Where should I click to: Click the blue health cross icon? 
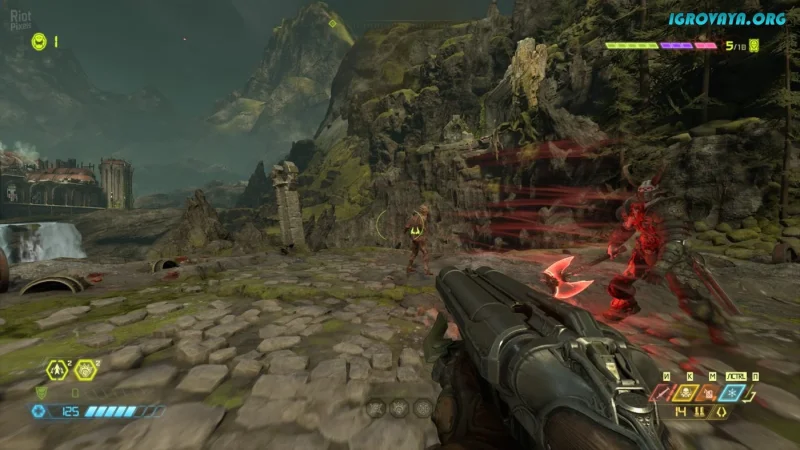[39, 411]
